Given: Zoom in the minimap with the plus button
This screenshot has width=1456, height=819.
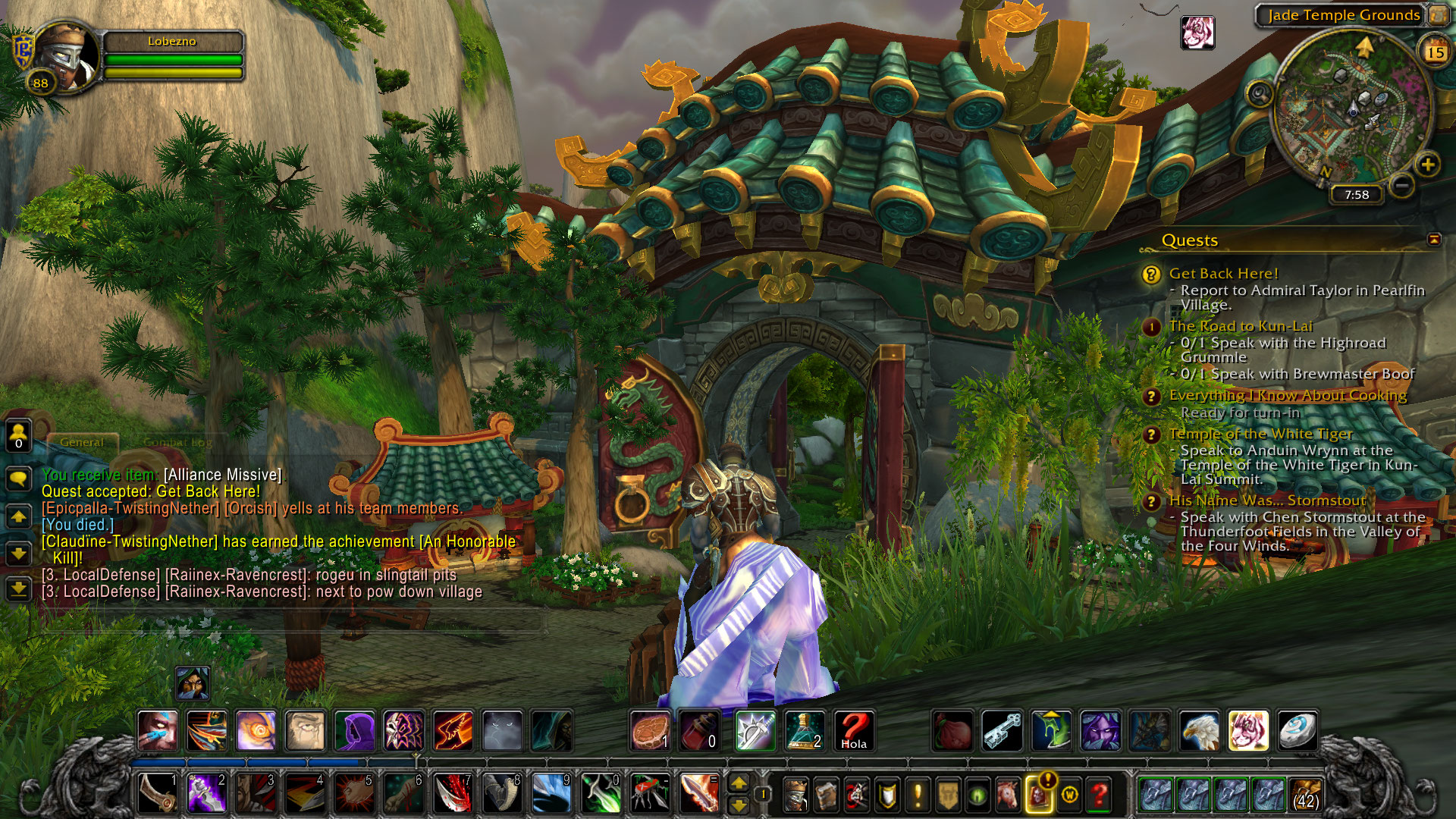Looking at the screenshot, I should pyautogui.click(x=1427, y=165).
